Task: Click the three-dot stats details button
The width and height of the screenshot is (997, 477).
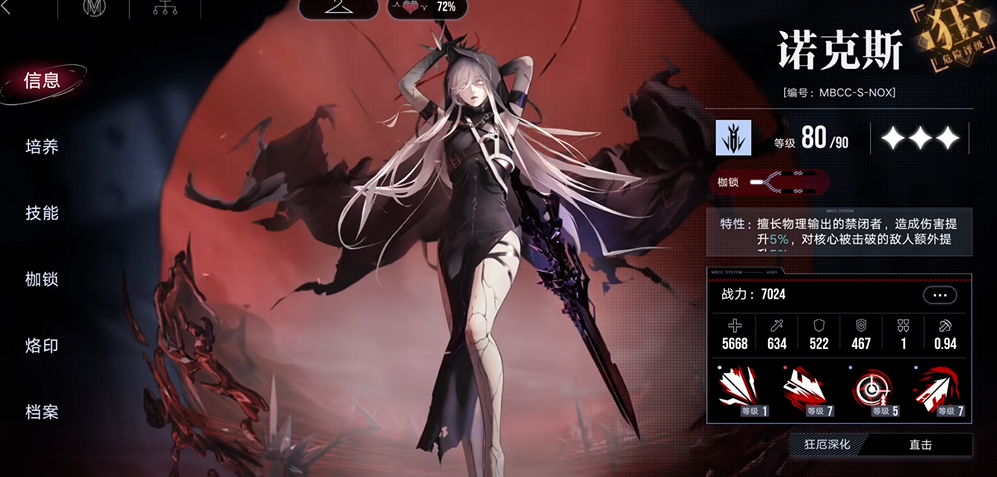Action: pos(939,295)
